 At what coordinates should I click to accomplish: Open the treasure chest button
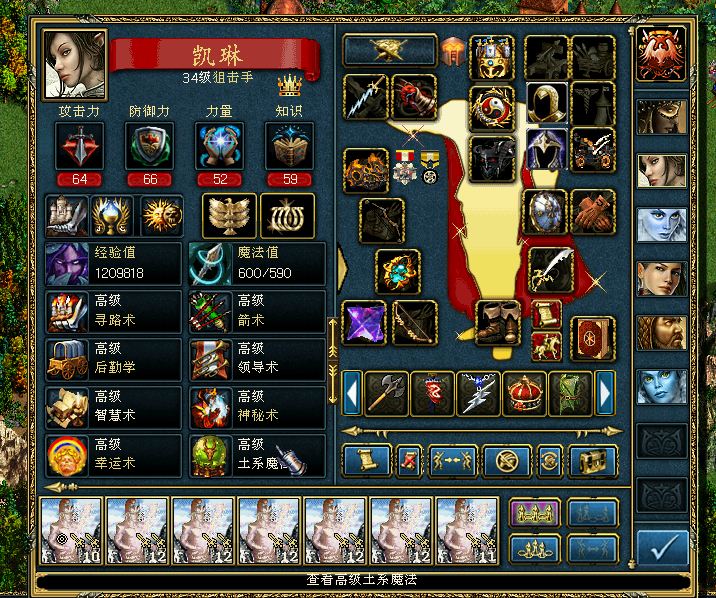coord(592,461)
